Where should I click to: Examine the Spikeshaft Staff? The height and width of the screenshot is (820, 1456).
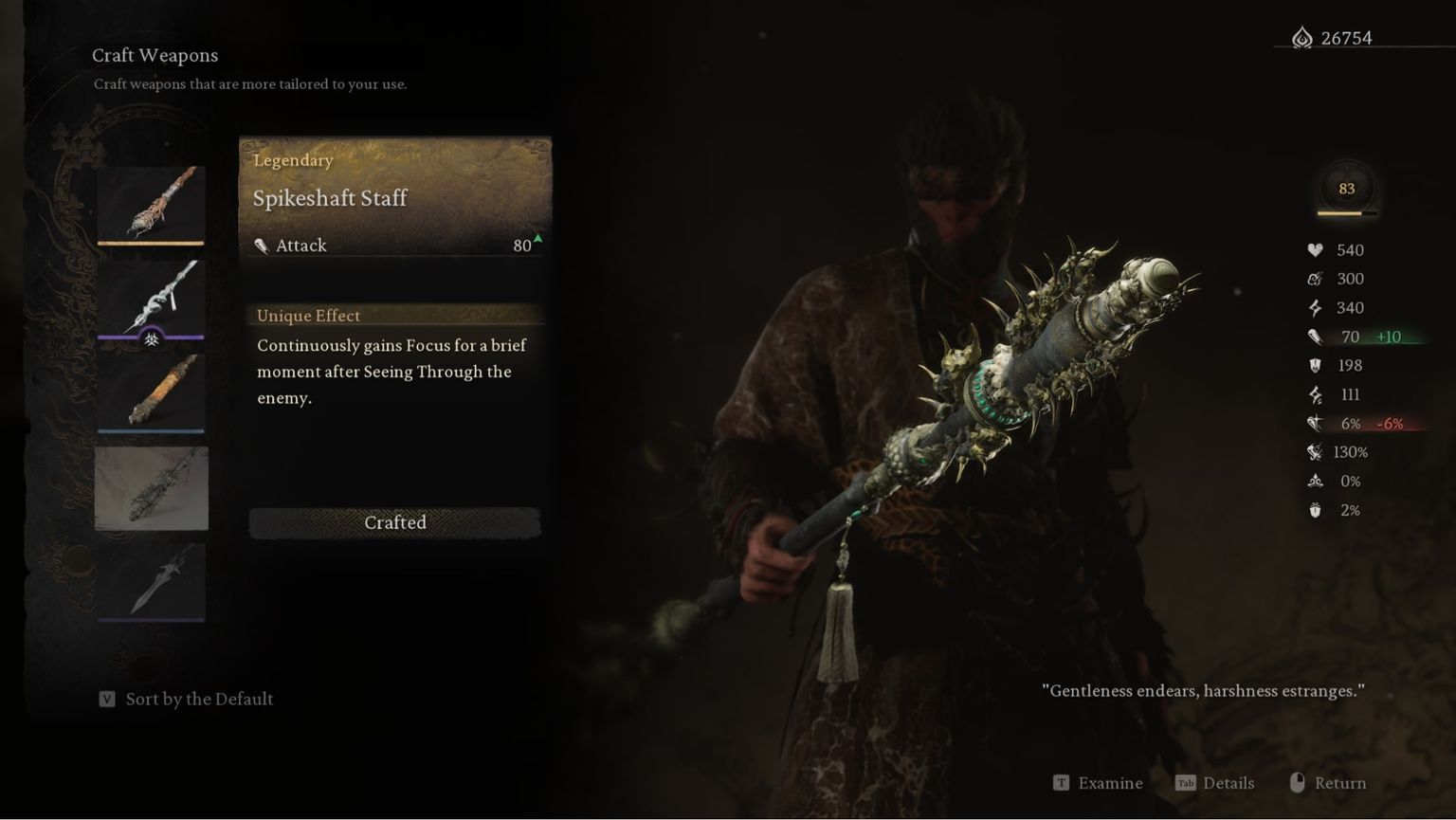click(1099, 783)
